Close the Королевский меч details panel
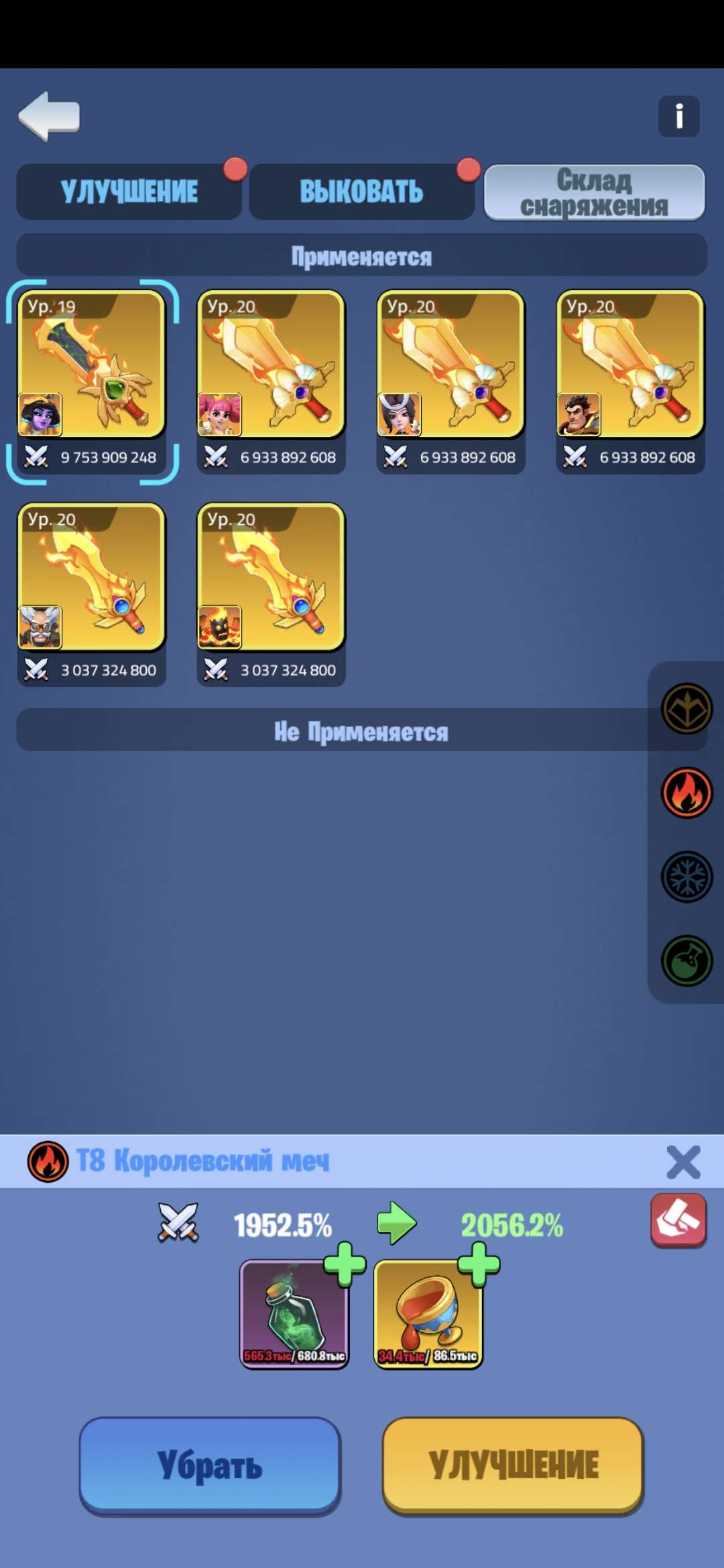This screenshot has height=1568, width=724. pos(683,1162)
